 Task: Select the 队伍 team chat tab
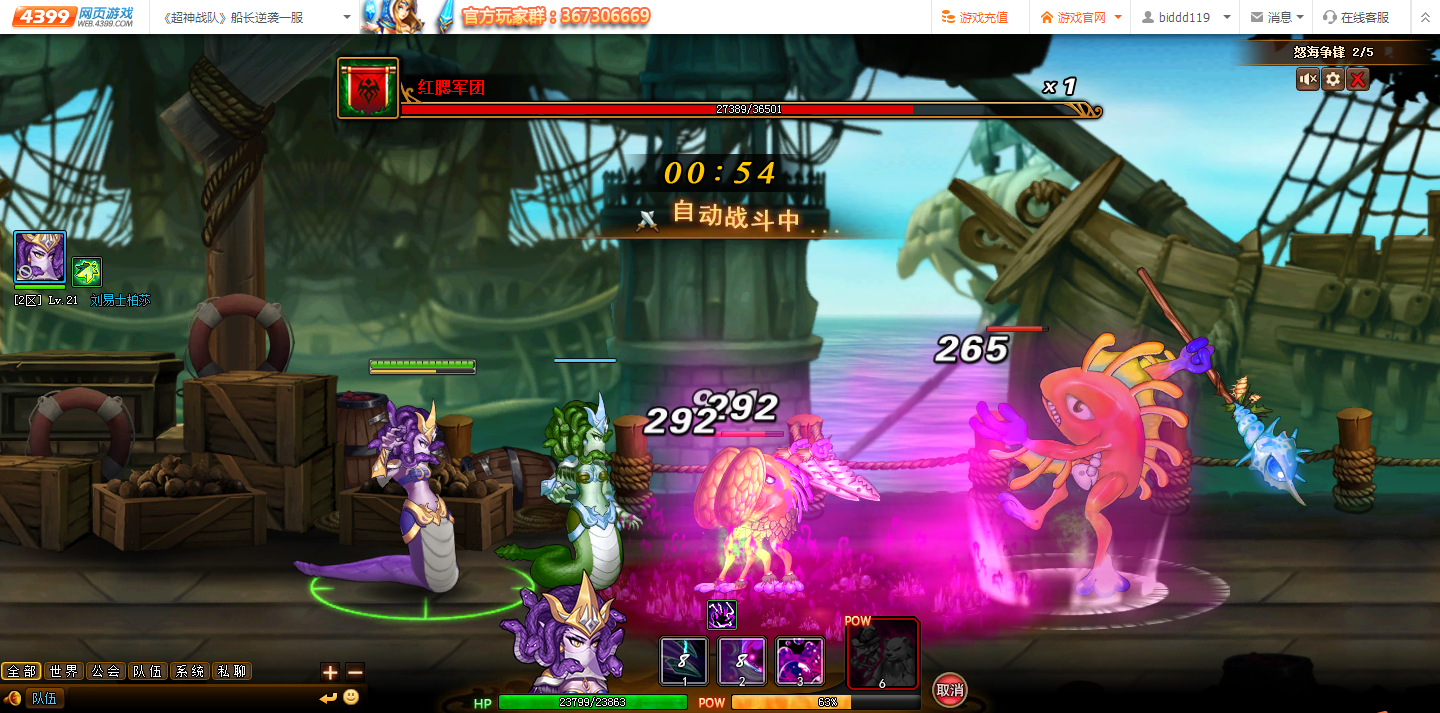pyautogui.click(x=148, y=671)
